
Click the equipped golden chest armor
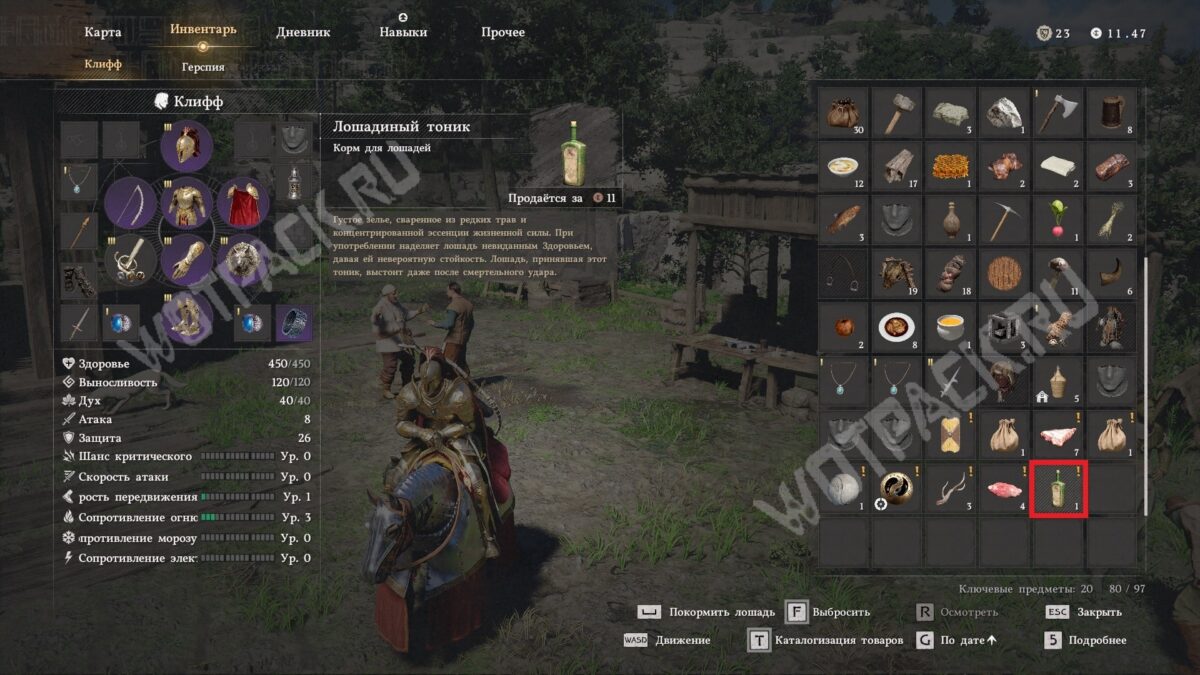coord(185,203)
